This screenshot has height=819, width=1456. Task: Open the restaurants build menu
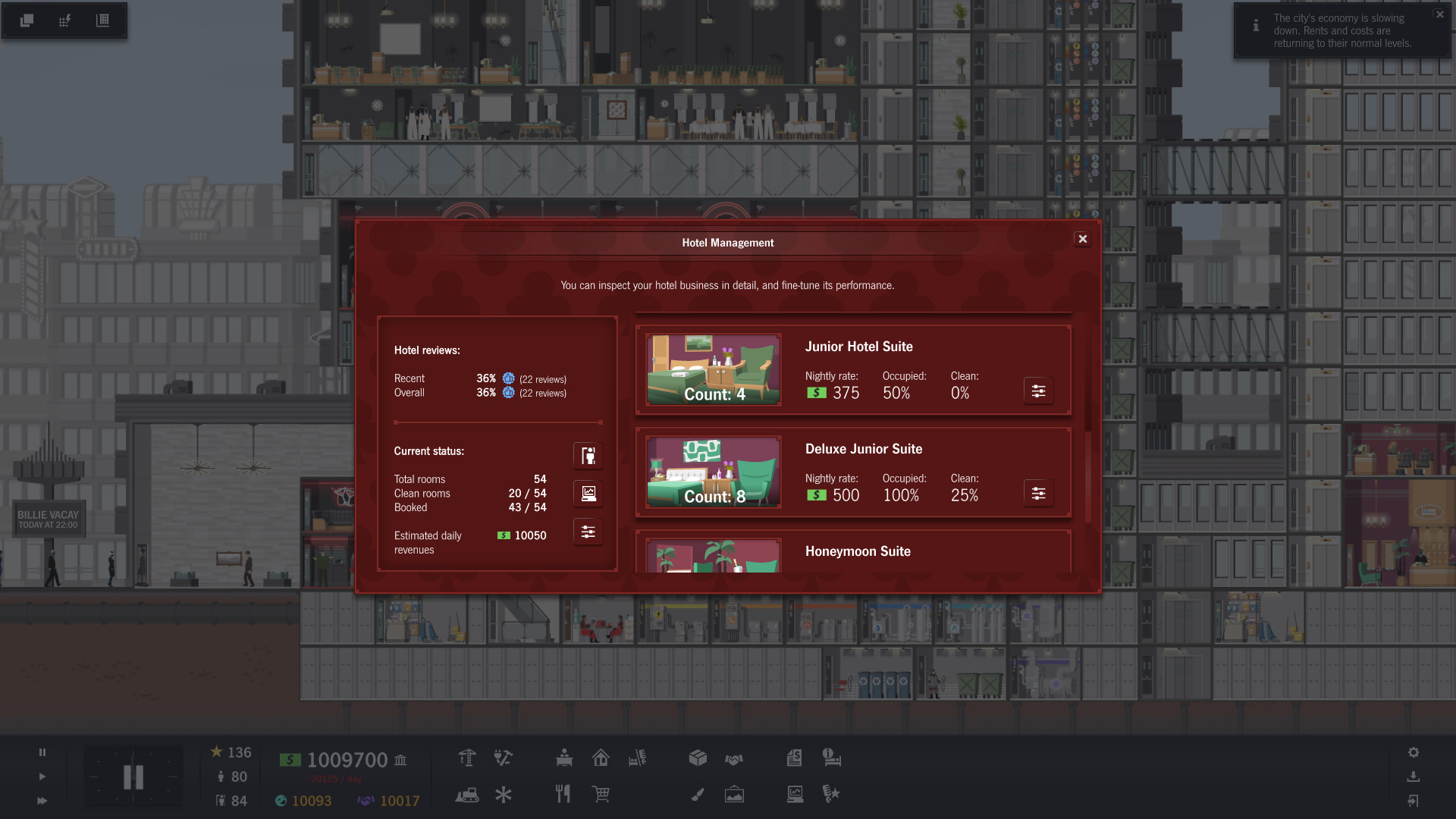(x=563, y=795)
